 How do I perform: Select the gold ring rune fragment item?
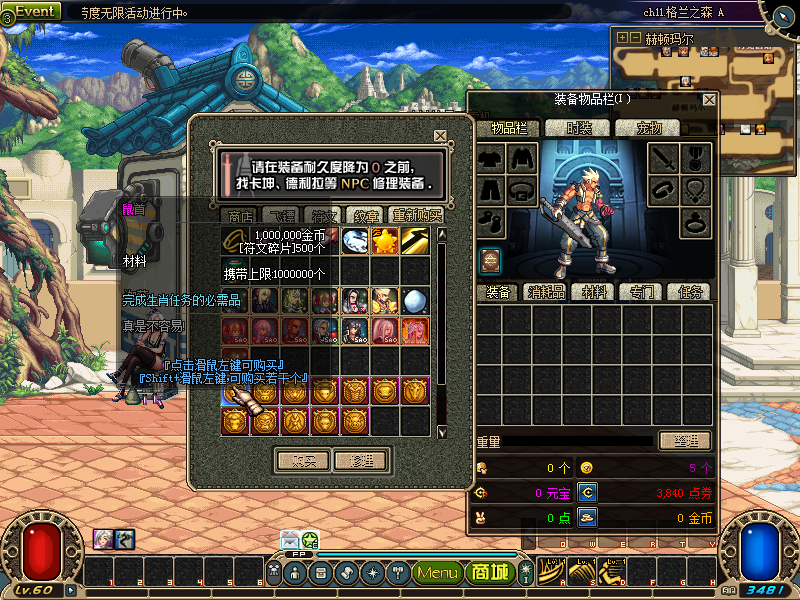coord(235,241)
